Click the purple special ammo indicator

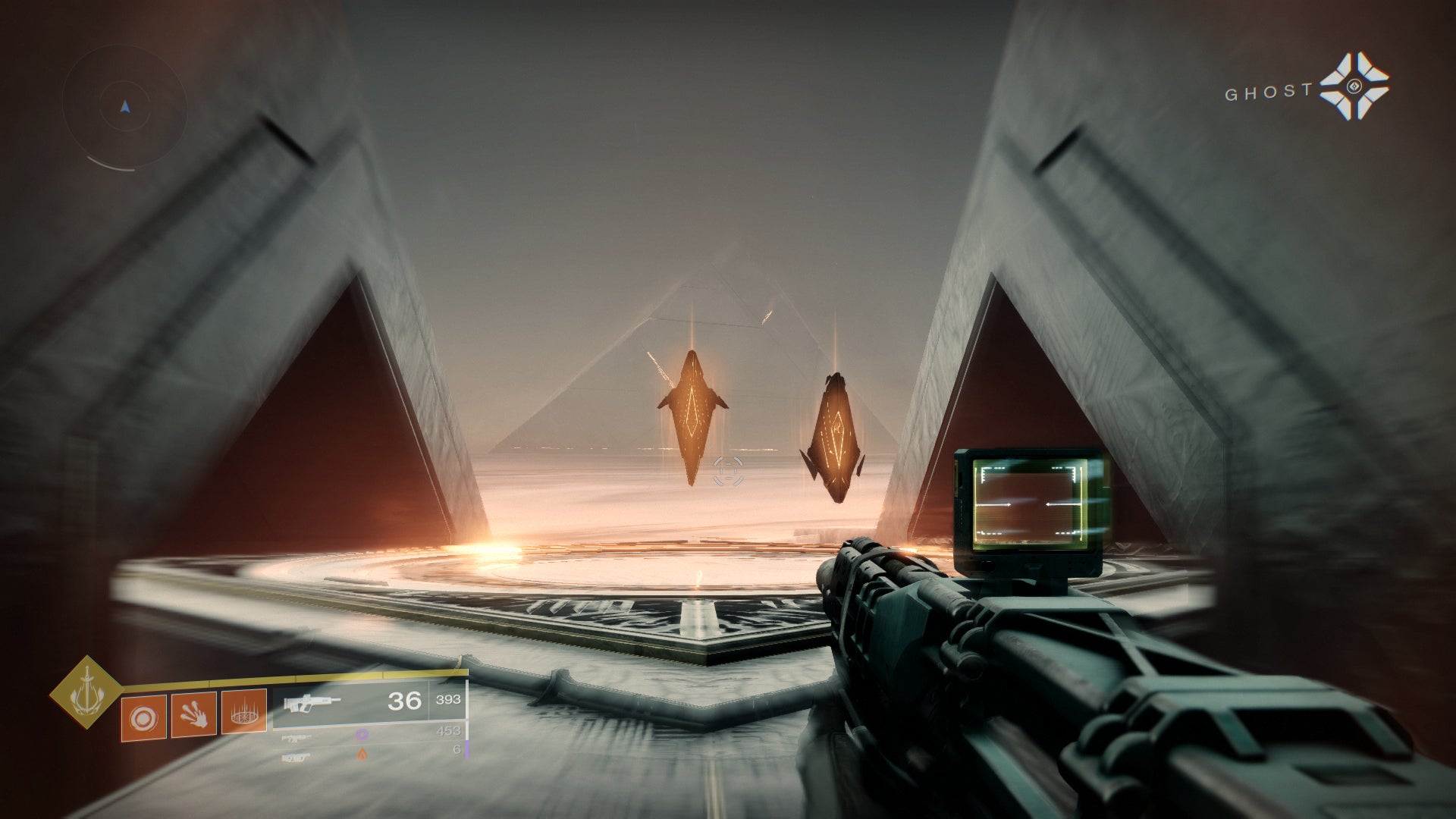[x=362, y=736]
